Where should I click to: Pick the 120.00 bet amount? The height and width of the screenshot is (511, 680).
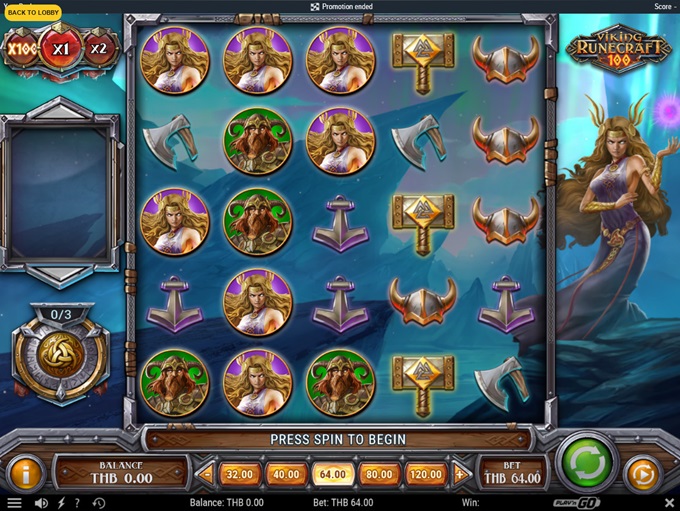pos(426,474)
